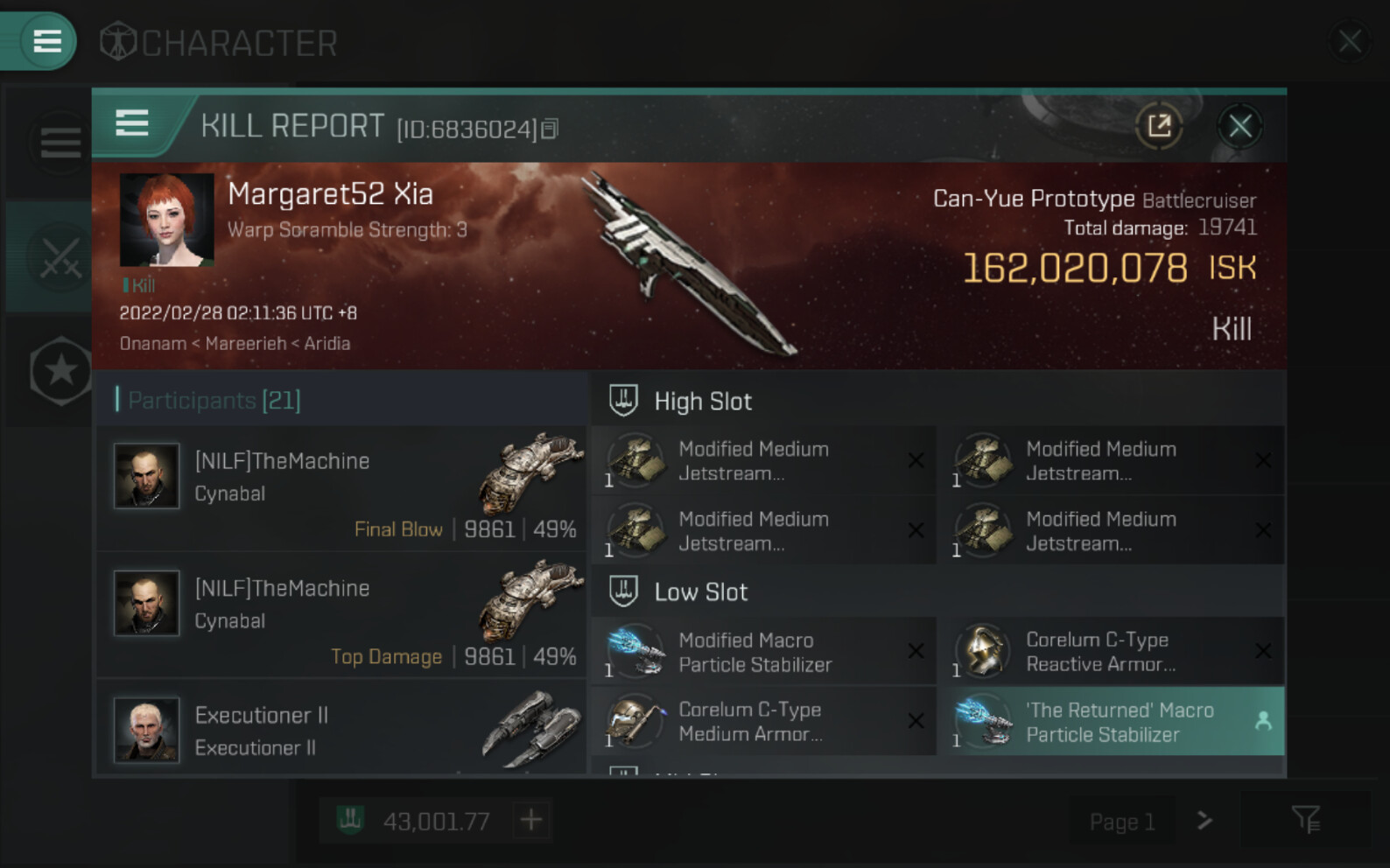The height and width of the screenshot is (868, 1390).
Task: Select Corelum C-Type Medium Armor module
Action: pyautogui.click(x=763, y=722)
